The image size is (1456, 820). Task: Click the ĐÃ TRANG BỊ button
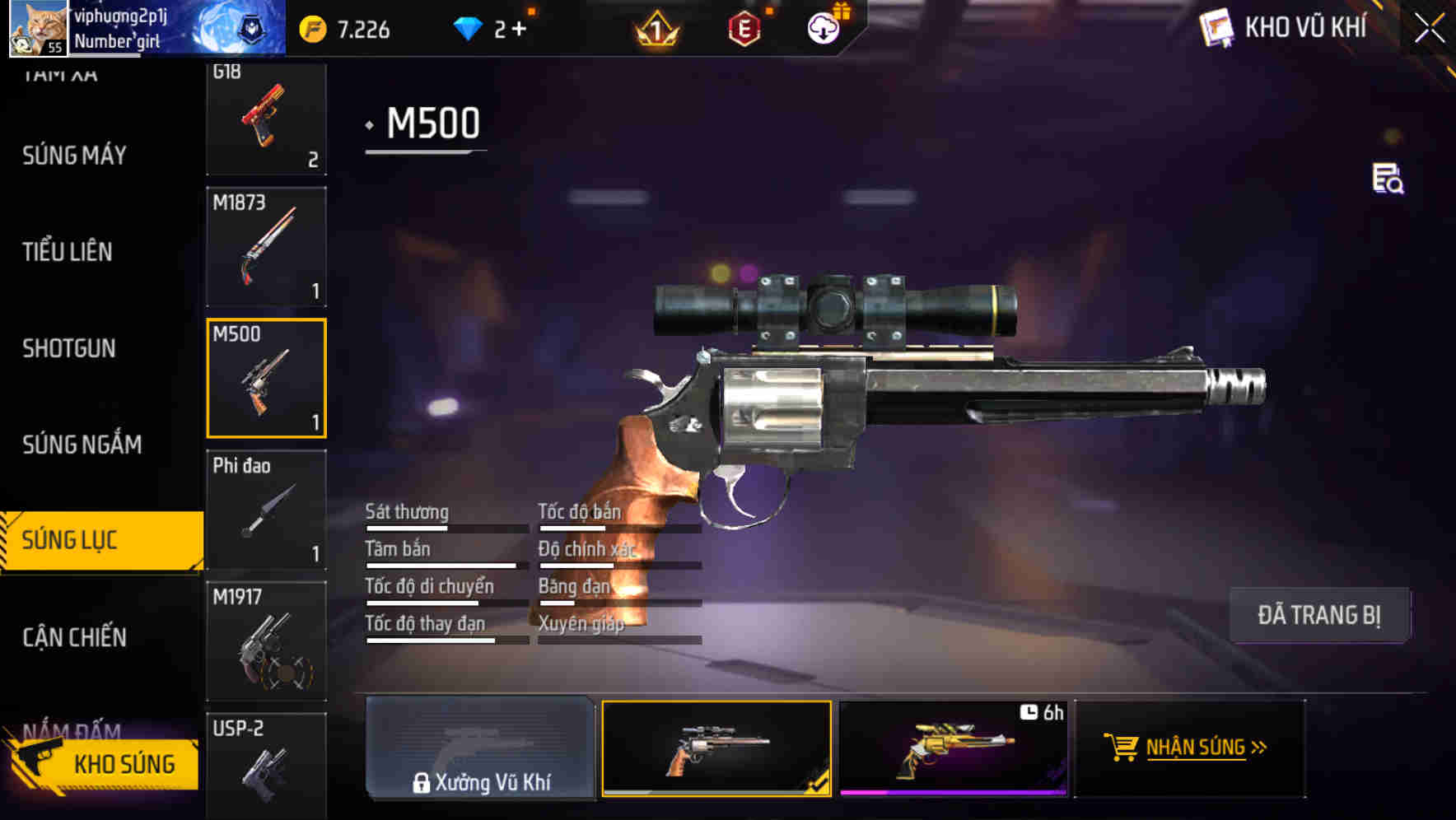[x=1320, y=615]
